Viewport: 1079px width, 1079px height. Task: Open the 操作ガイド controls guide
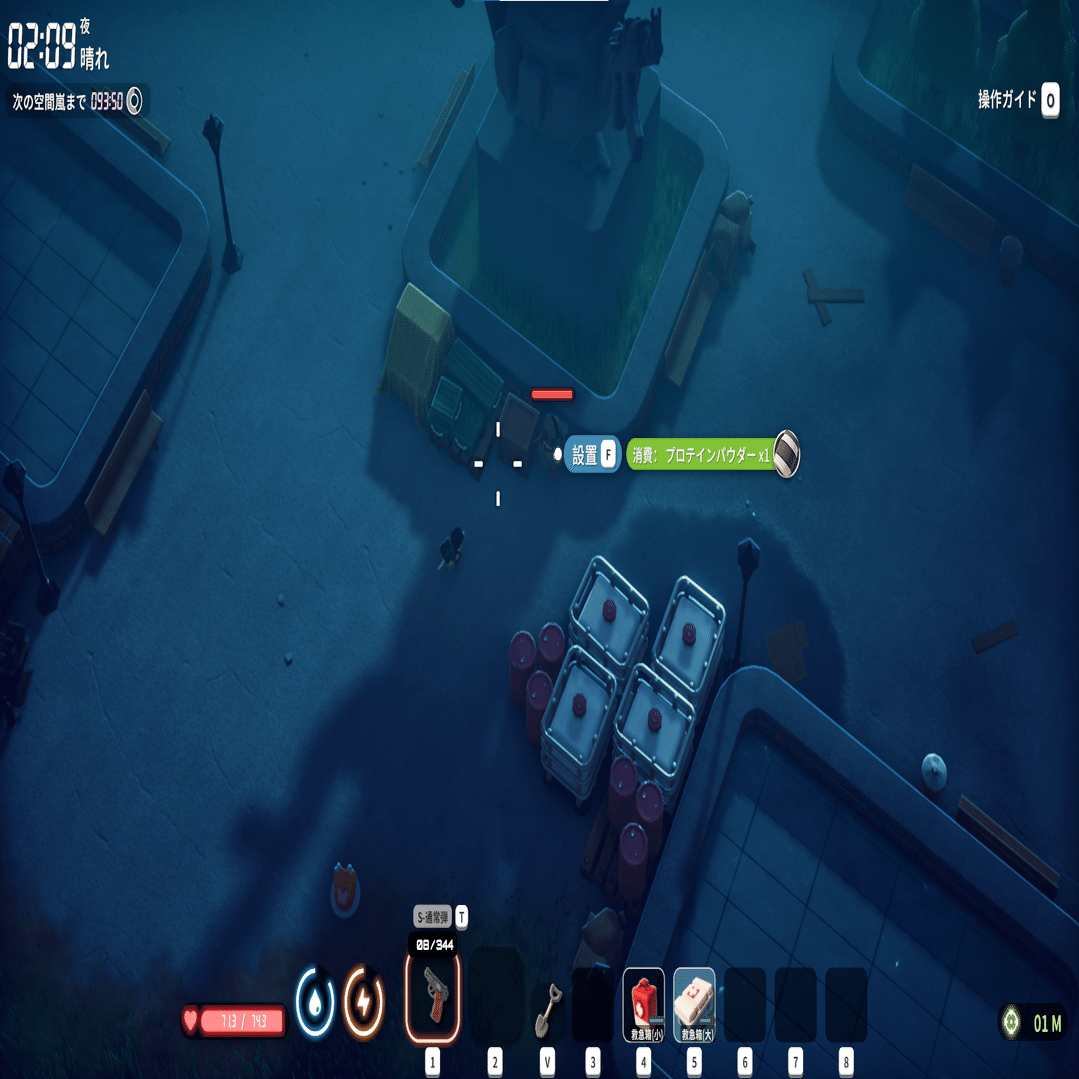pos(1017,100)
